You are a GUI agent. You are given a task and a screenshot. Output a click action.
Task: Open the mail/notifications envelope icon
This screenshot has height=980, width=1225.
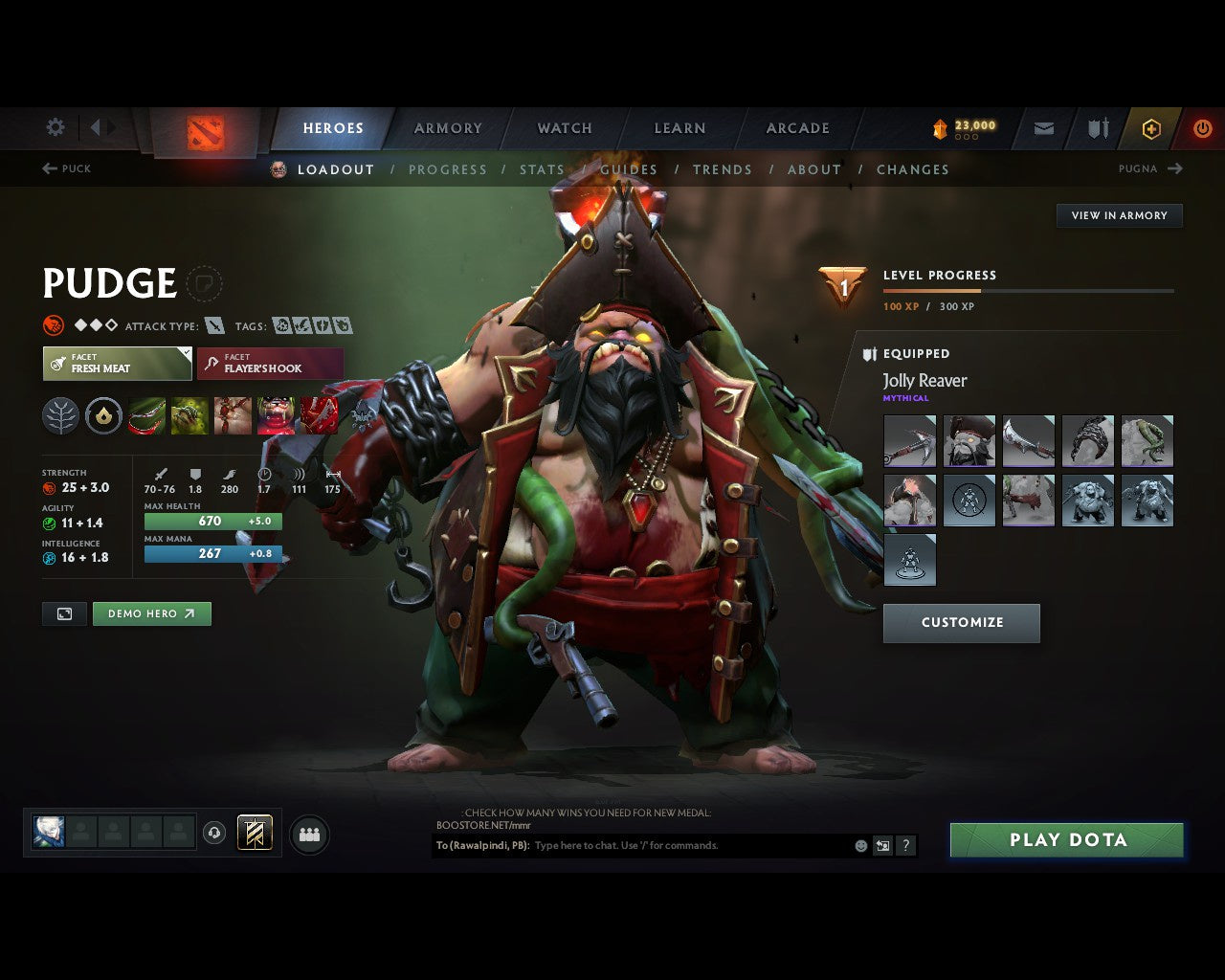click(x=1042, y=128)
